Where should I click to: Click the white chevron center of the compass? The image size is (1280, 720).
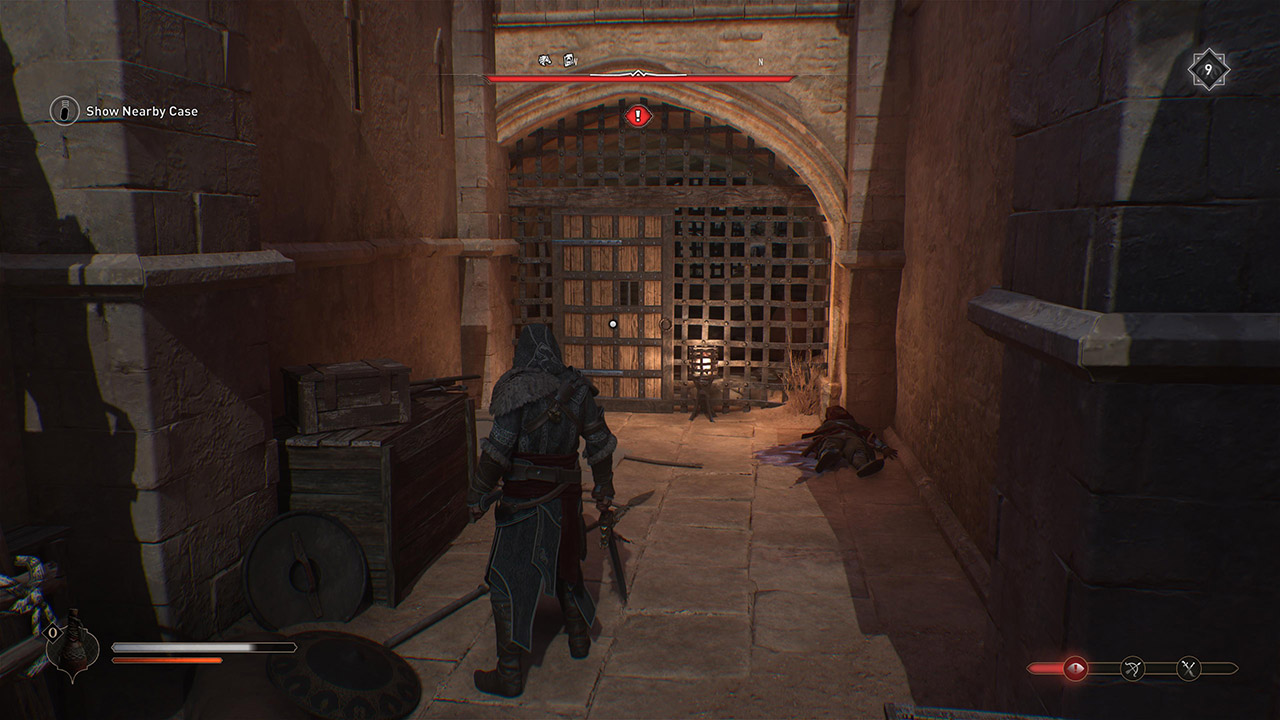pyautogui.click(x=639, y=73)
